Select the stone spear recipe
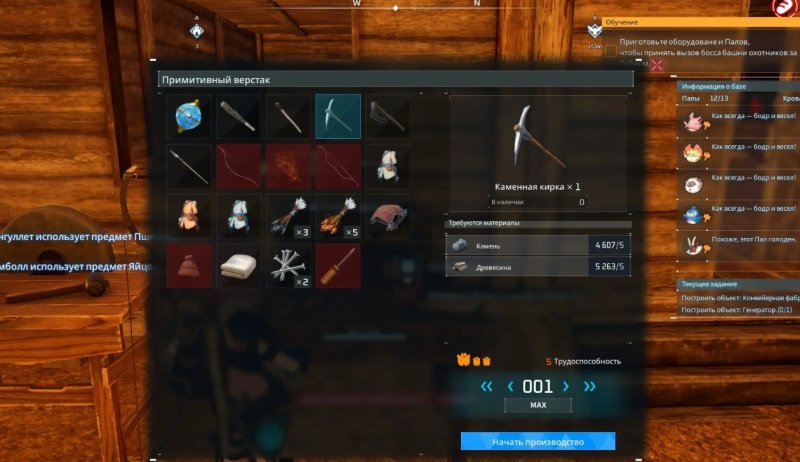The width and height of the screenshot is (800, 462). 188,166
